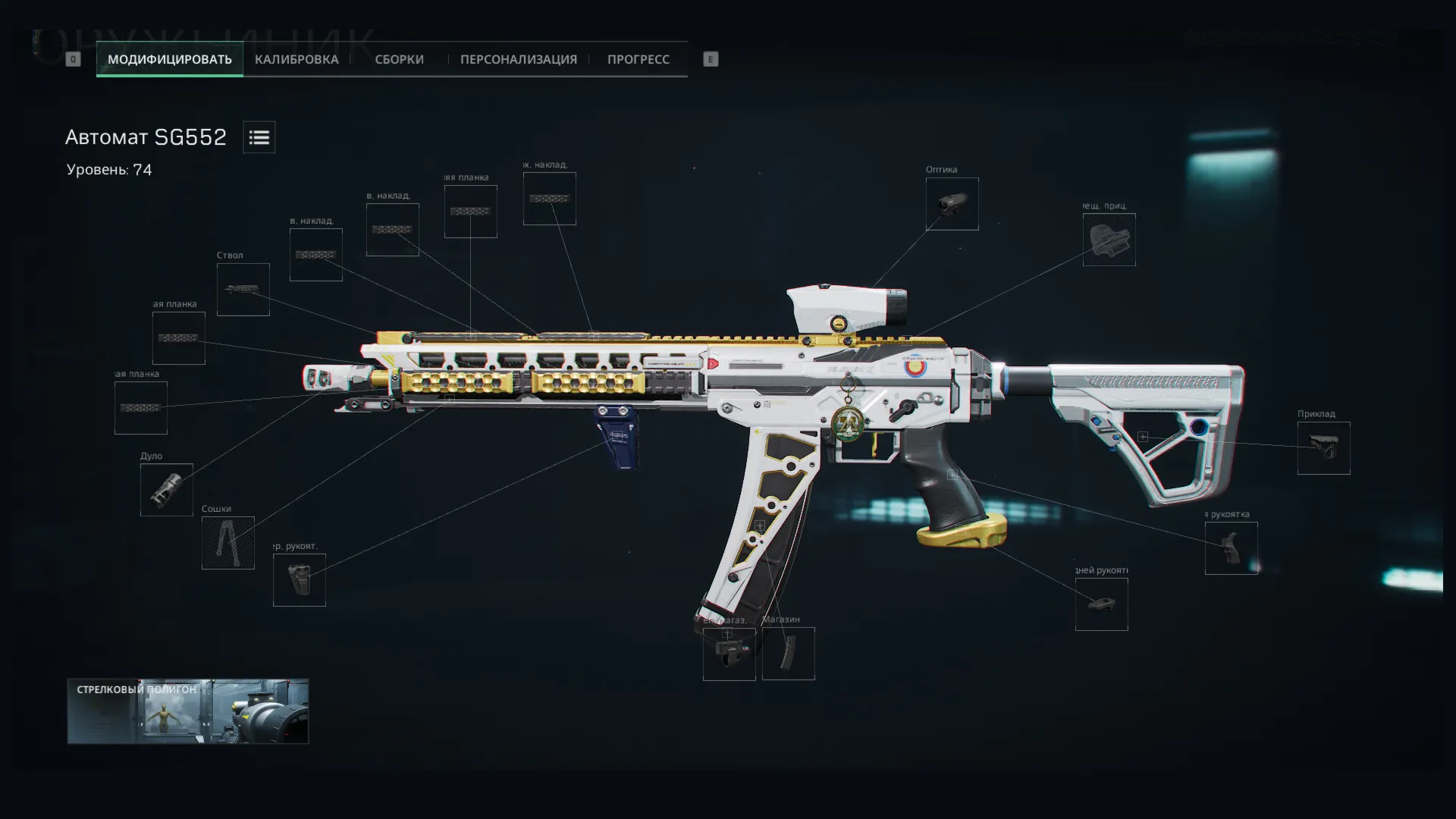Select the Оптика scope slot

[952, 204]
